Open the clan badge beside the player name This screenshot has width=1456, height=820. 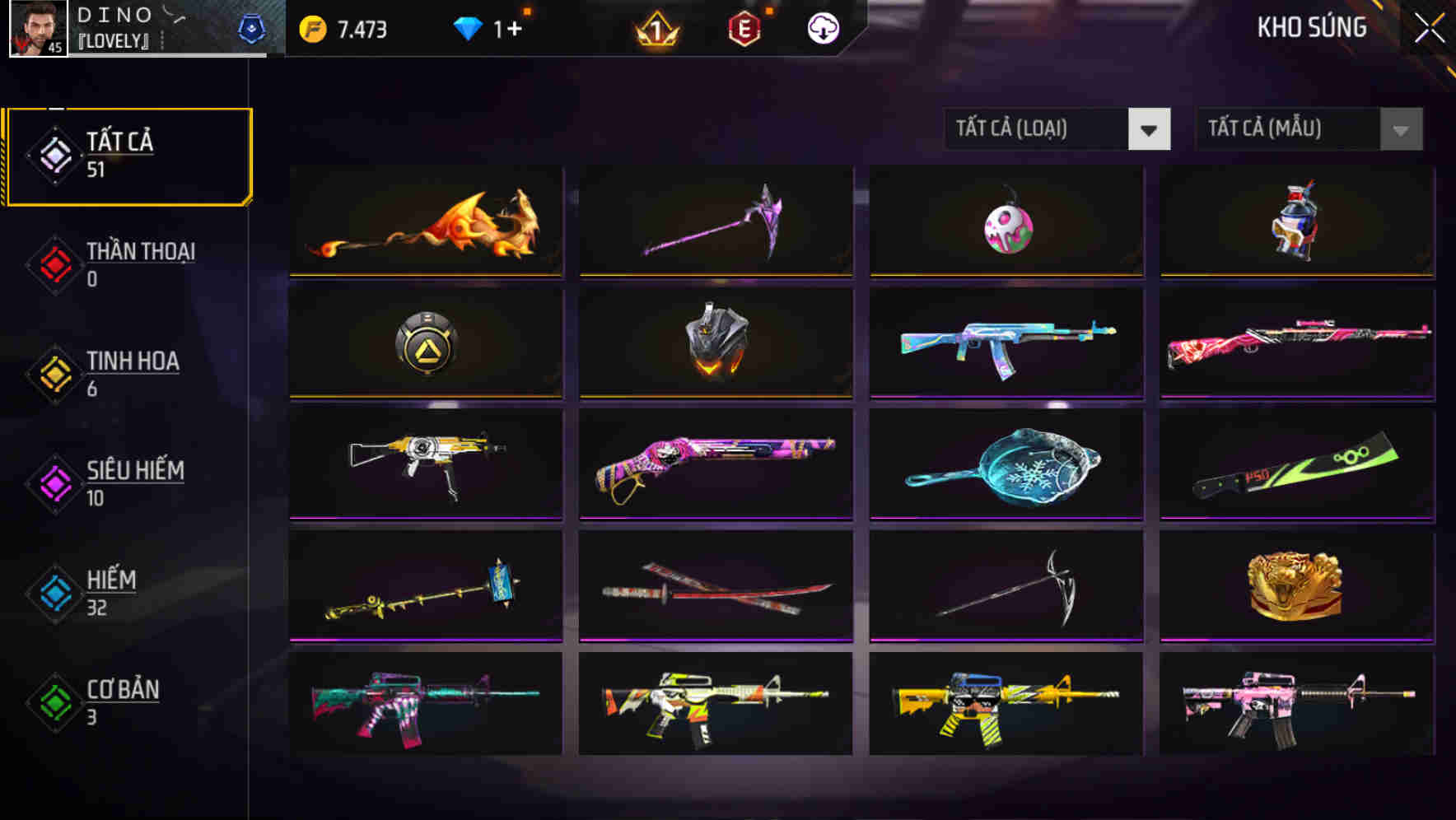tap(253, 27)
